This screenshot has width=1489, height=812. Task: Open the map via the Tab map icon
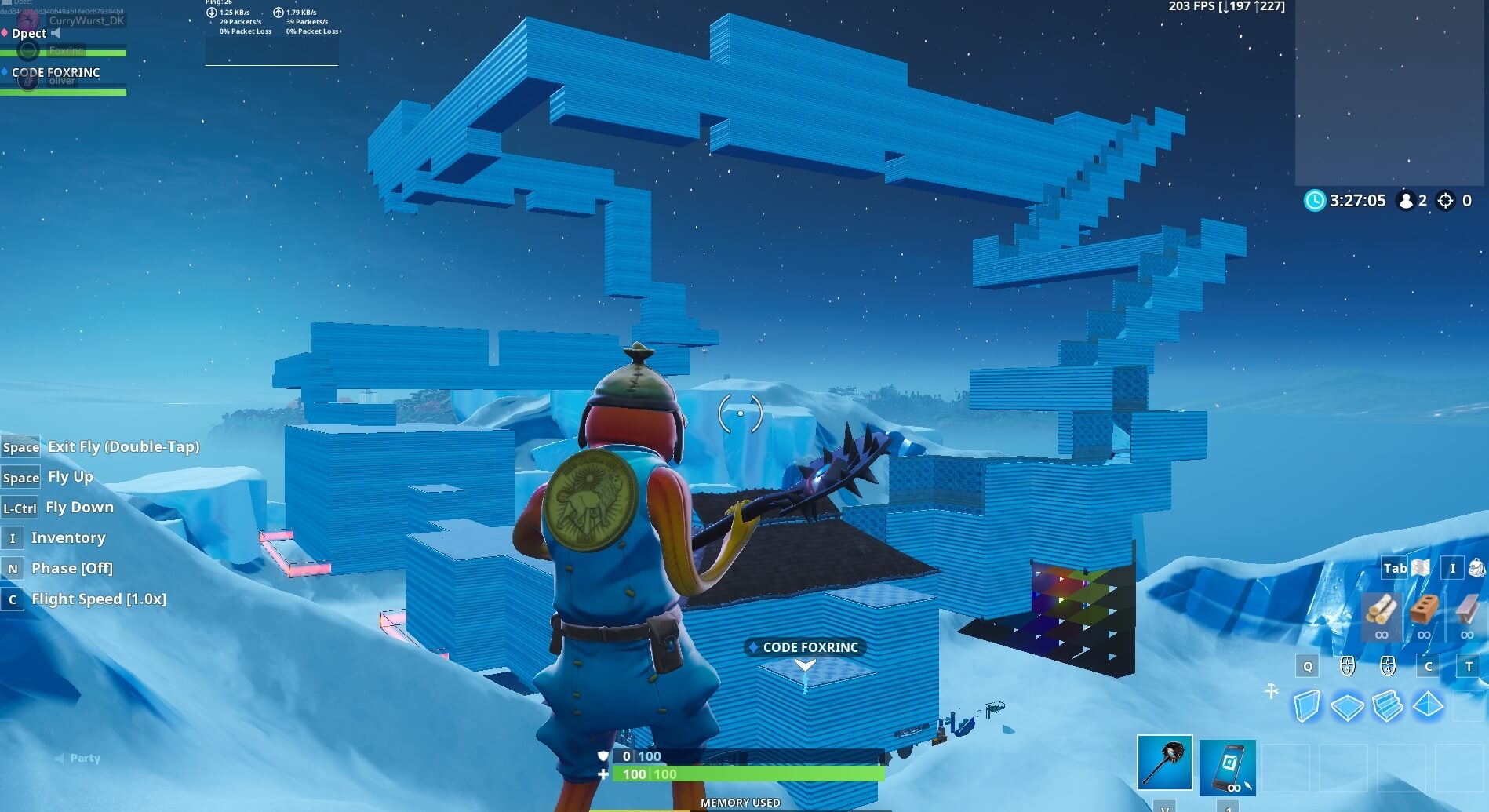(x=1421, y=568)
